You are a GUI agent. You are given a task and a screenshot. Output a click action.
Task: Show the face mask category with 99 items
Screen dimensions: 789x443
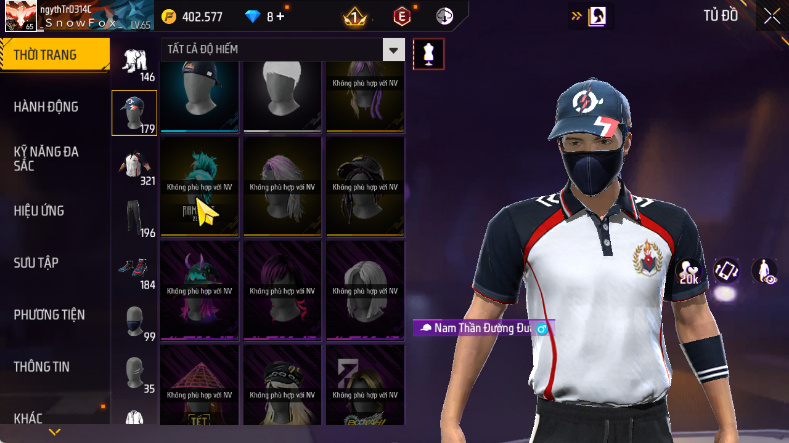tap(133, 322)
